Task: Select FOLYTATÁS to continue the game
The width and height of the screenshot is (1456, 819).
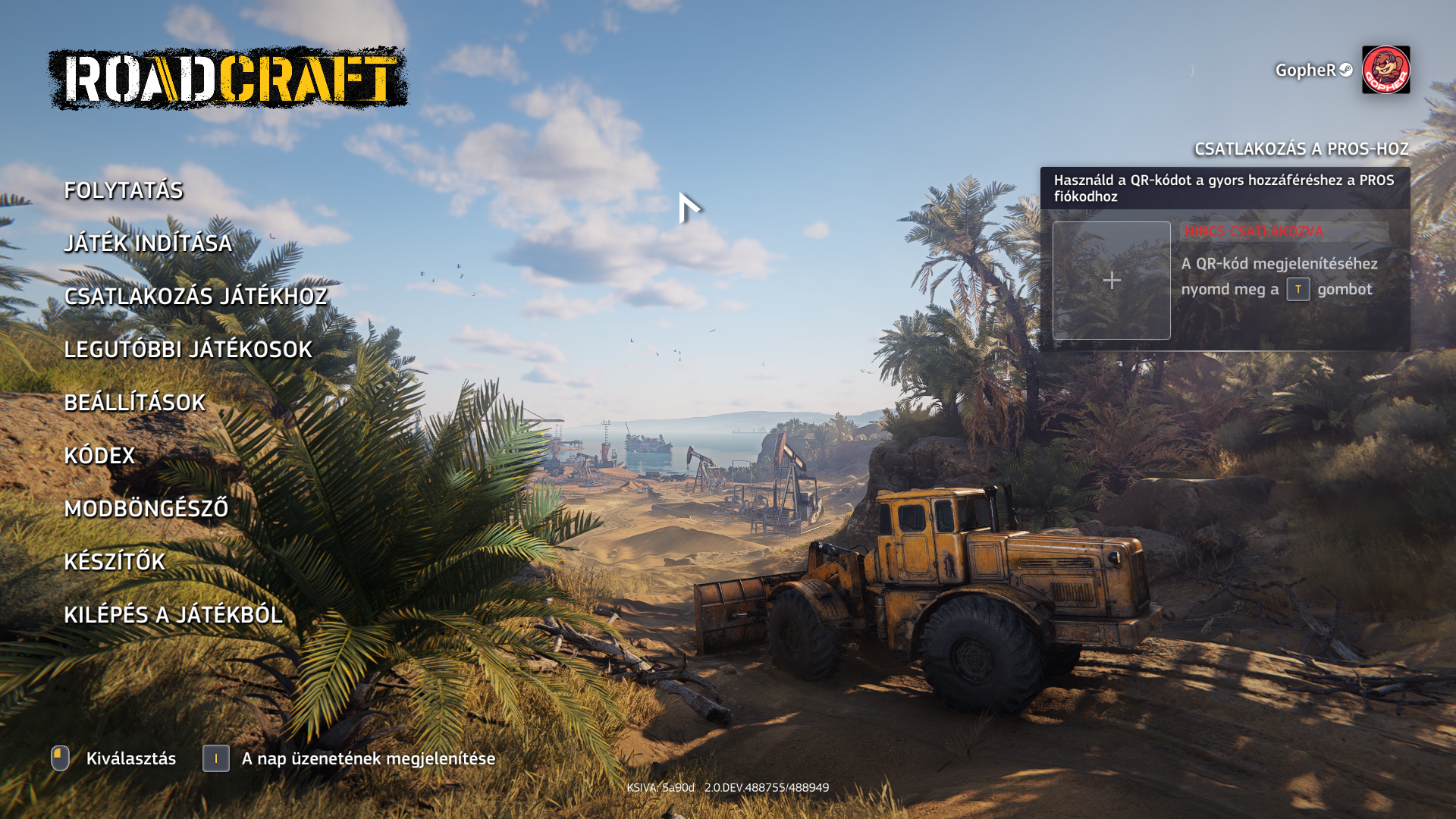Action: [x=124, y=190]
